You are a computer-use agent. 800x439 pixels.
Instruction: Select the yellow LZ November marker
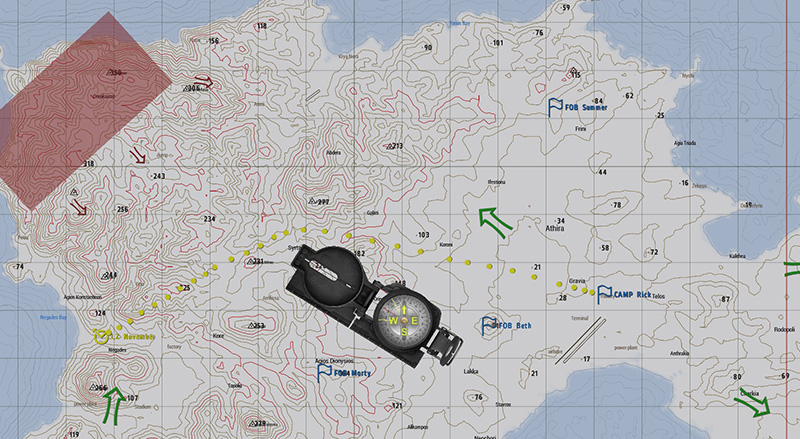coord(100,337)
